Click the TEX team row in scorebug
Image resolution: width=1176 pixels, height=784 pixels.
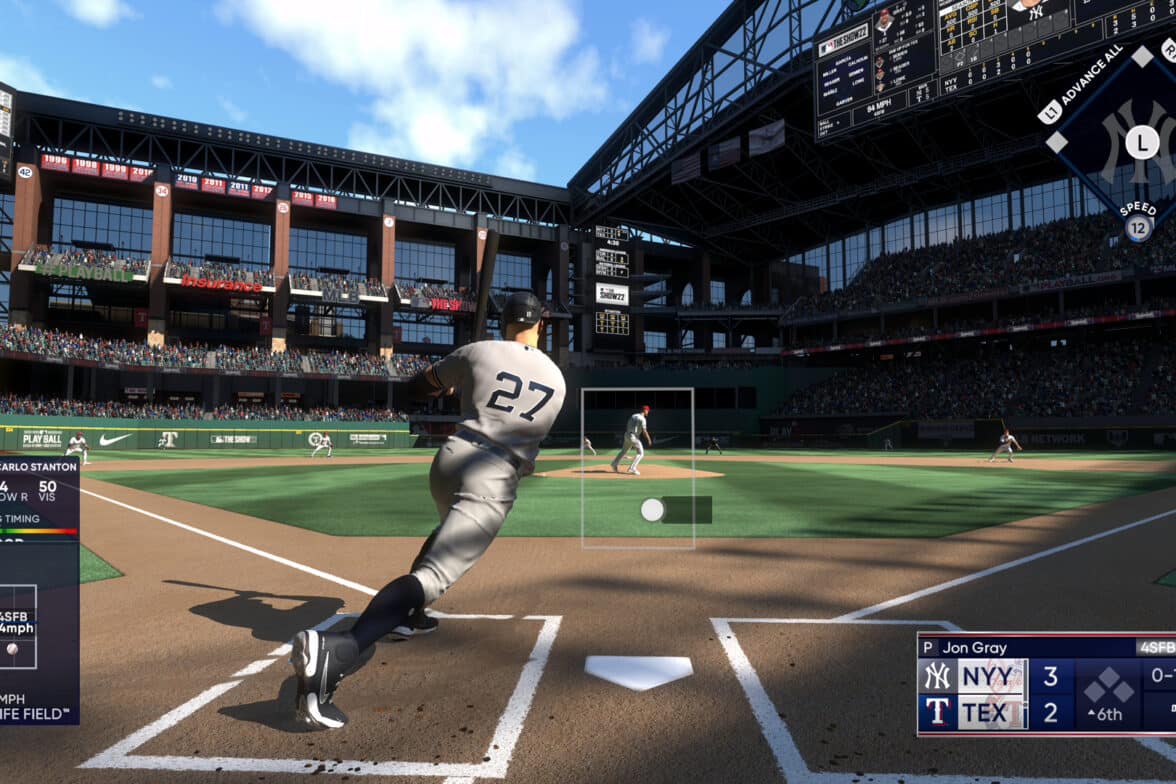(x=992, y=713)
